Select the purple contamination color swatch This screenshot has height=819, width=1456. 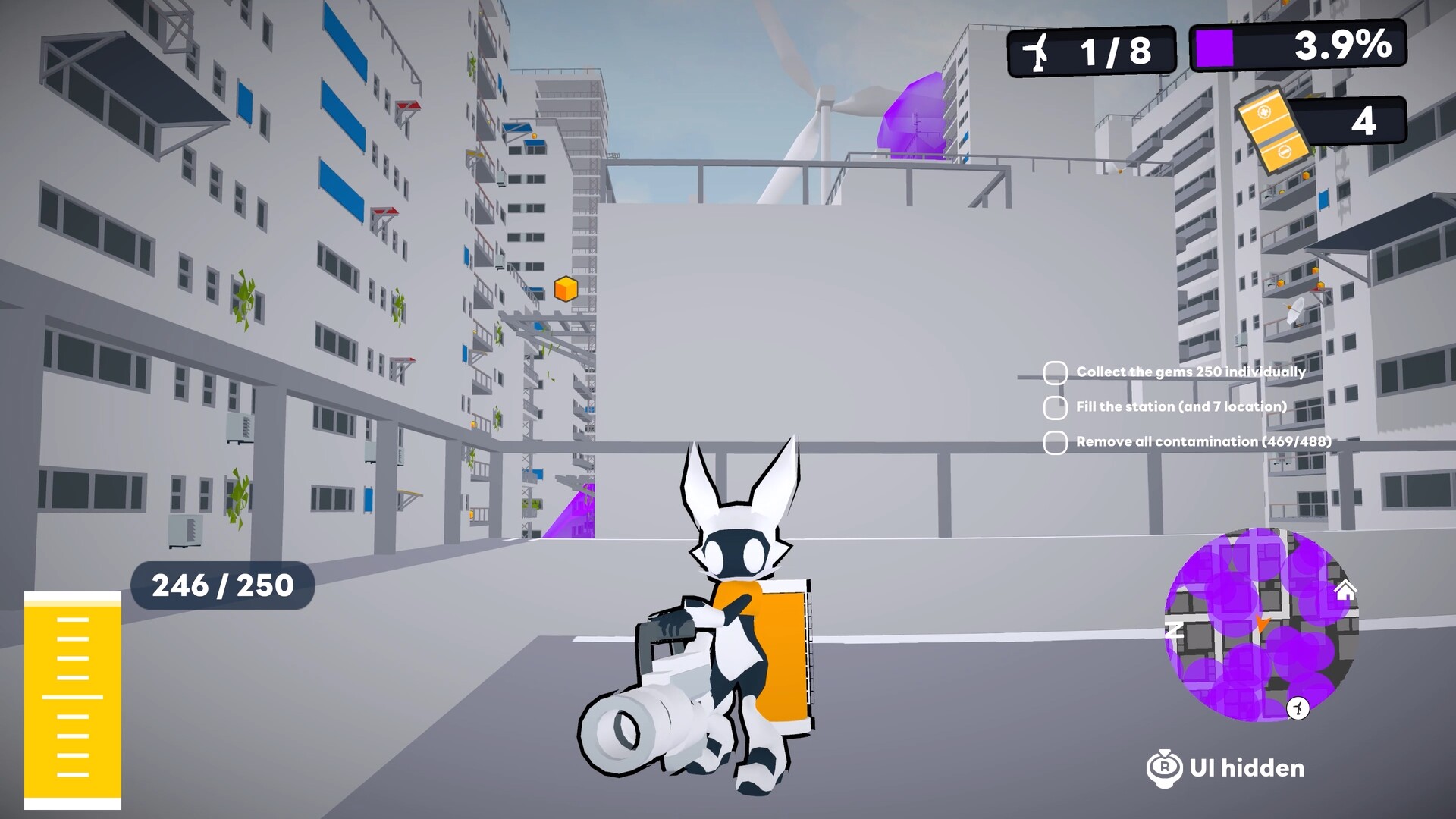click(1213, 49)
